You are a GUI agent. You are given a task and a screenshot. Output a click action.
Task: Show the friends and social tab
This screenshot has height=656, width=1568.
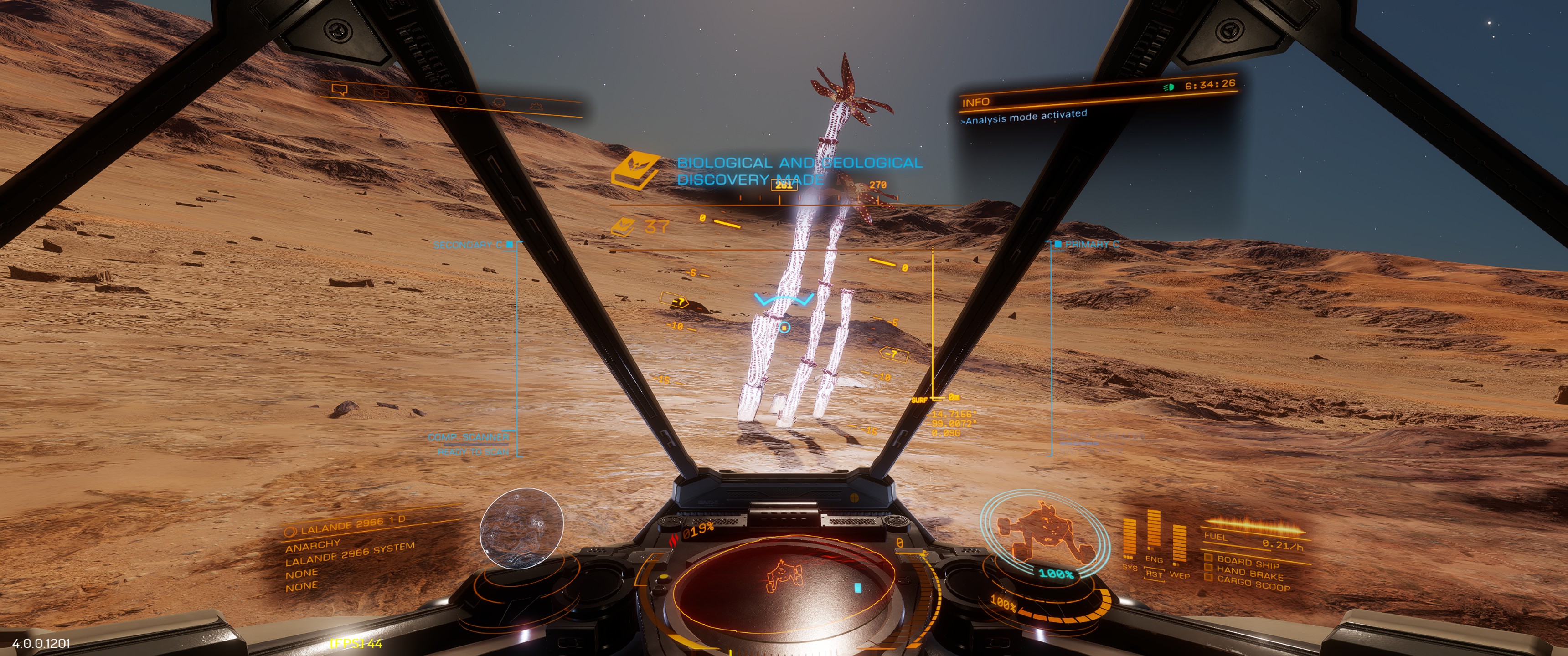[419, 96]
